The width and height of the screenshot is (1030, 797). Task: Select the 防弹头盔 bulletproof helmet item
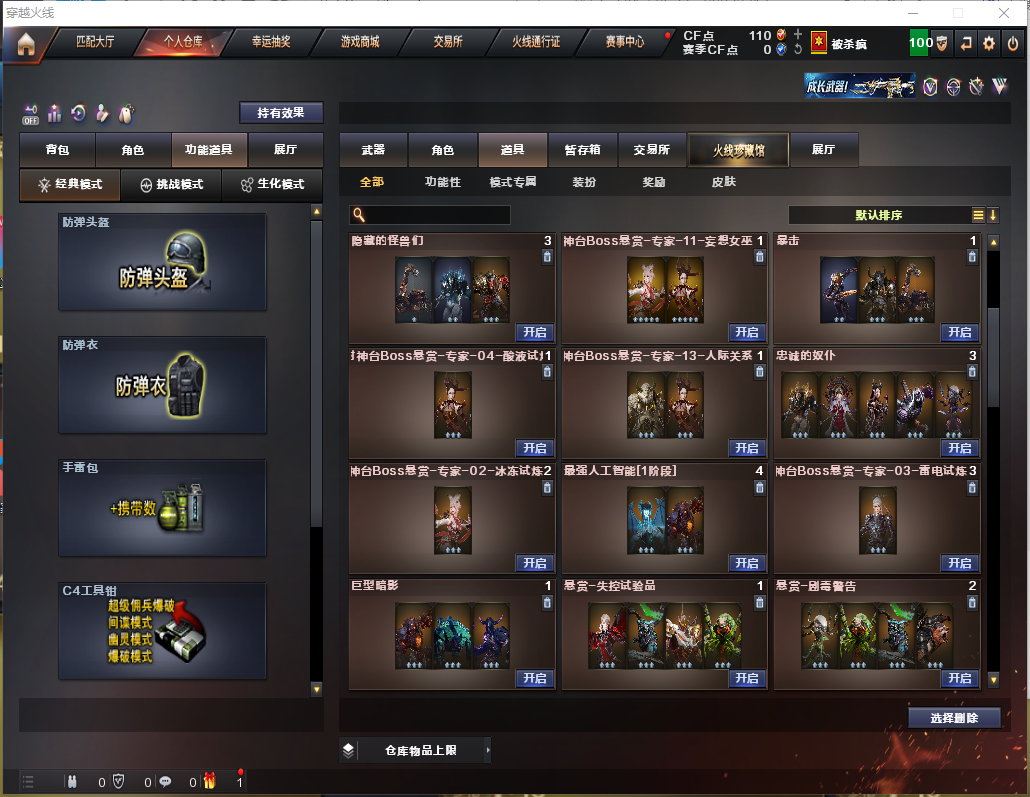pyautogui.click(x=162, y=262)
